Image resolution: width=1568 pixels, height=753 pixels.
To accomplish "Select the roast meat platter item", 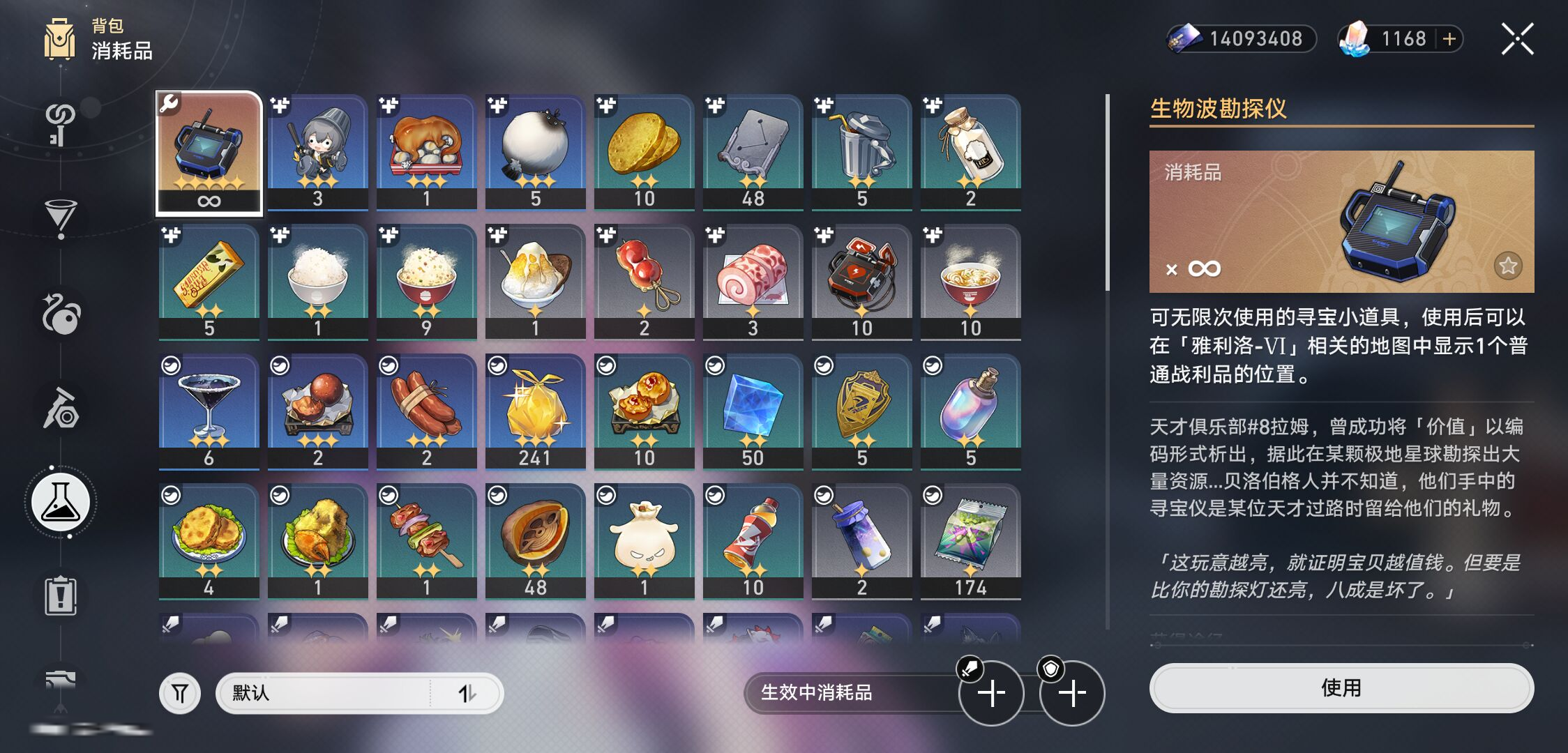I will point(427,152).
